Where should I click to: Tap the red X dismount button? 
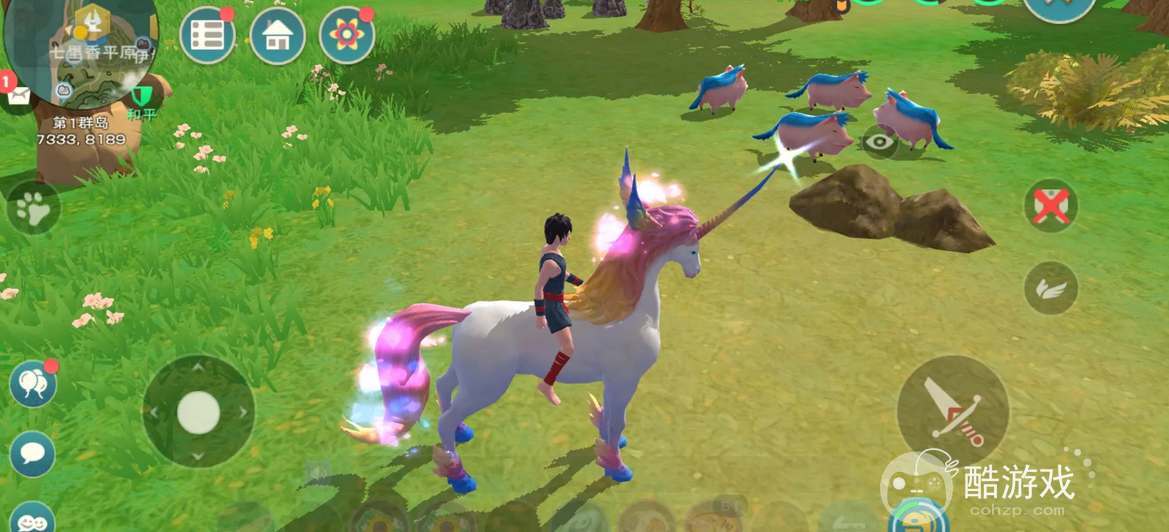pyautogui.click(x=1050, y=206)
